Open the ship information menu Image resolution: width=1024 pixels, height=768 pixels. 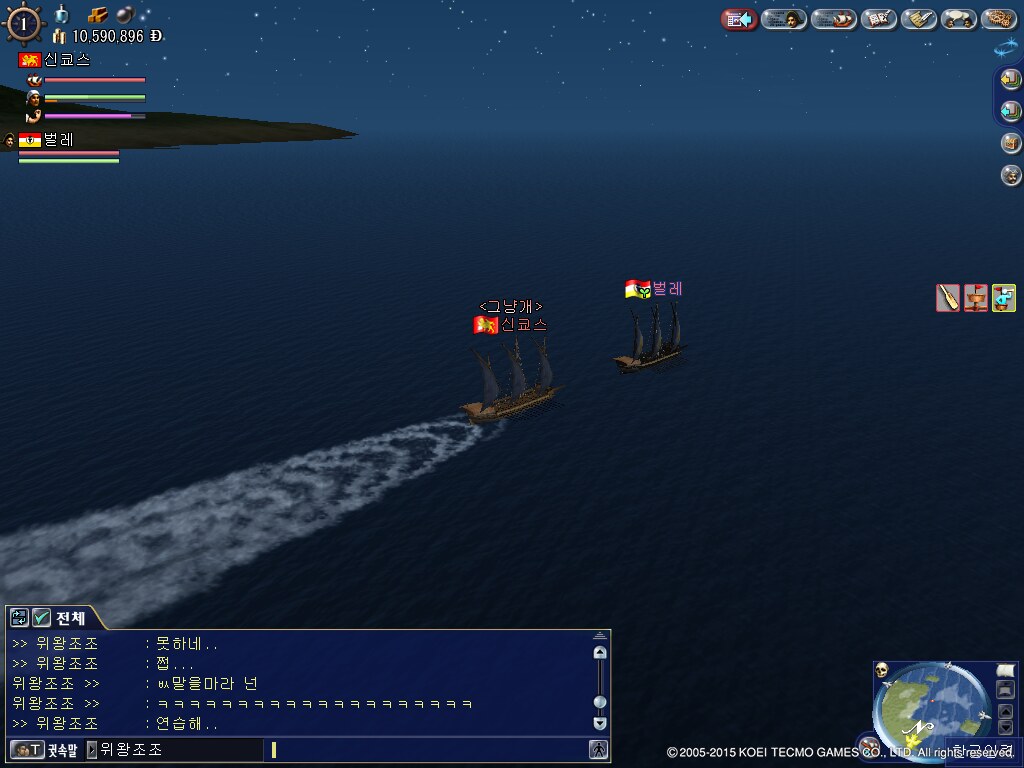833,19
